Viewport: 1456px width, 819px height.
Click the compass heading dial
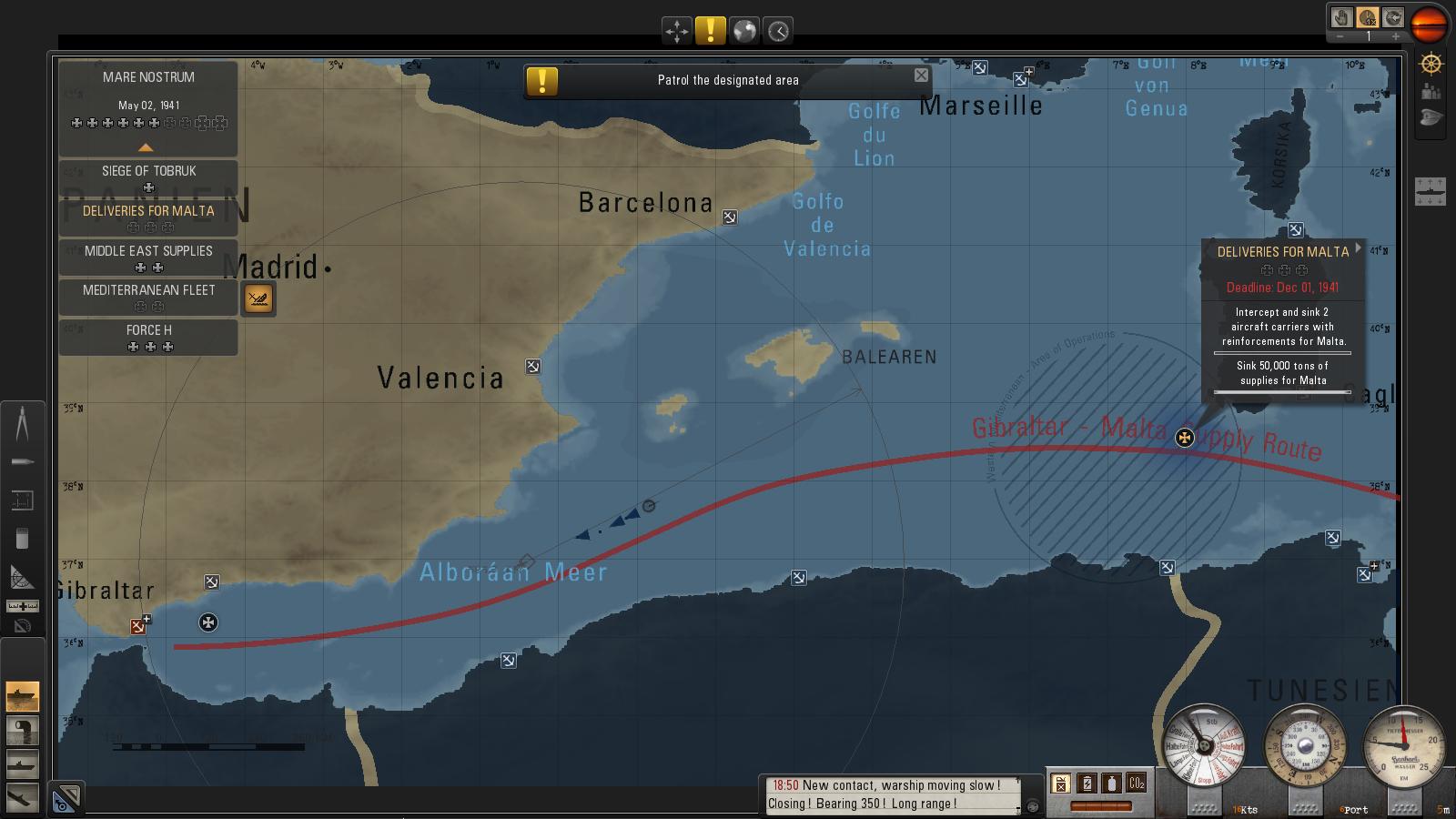click(1305, 746)
